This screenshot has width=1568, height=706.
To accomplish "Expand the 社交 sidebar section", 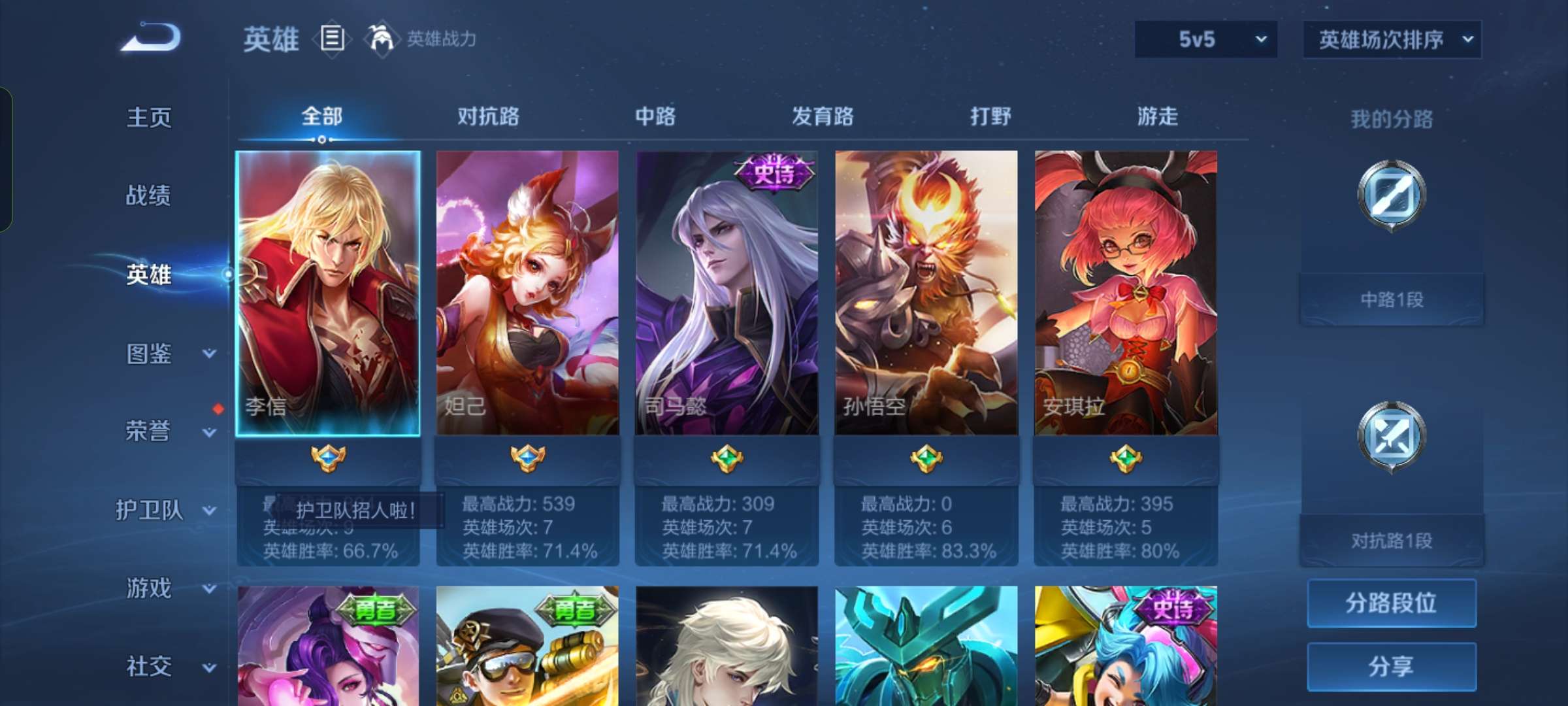I will pos(149,667).
